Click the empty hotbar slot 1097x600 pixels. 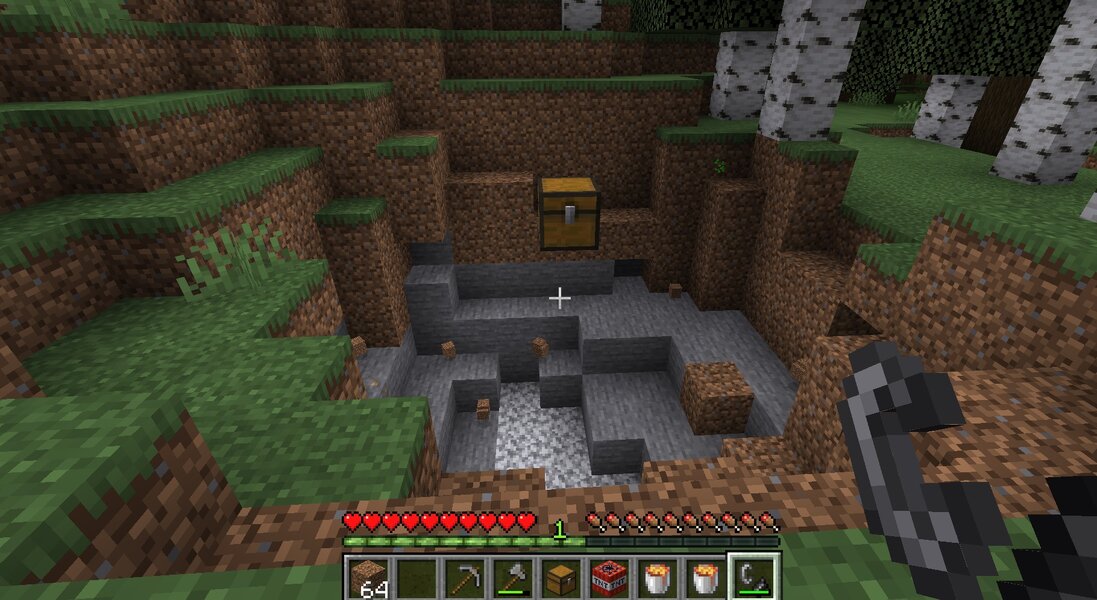[418, 578]
